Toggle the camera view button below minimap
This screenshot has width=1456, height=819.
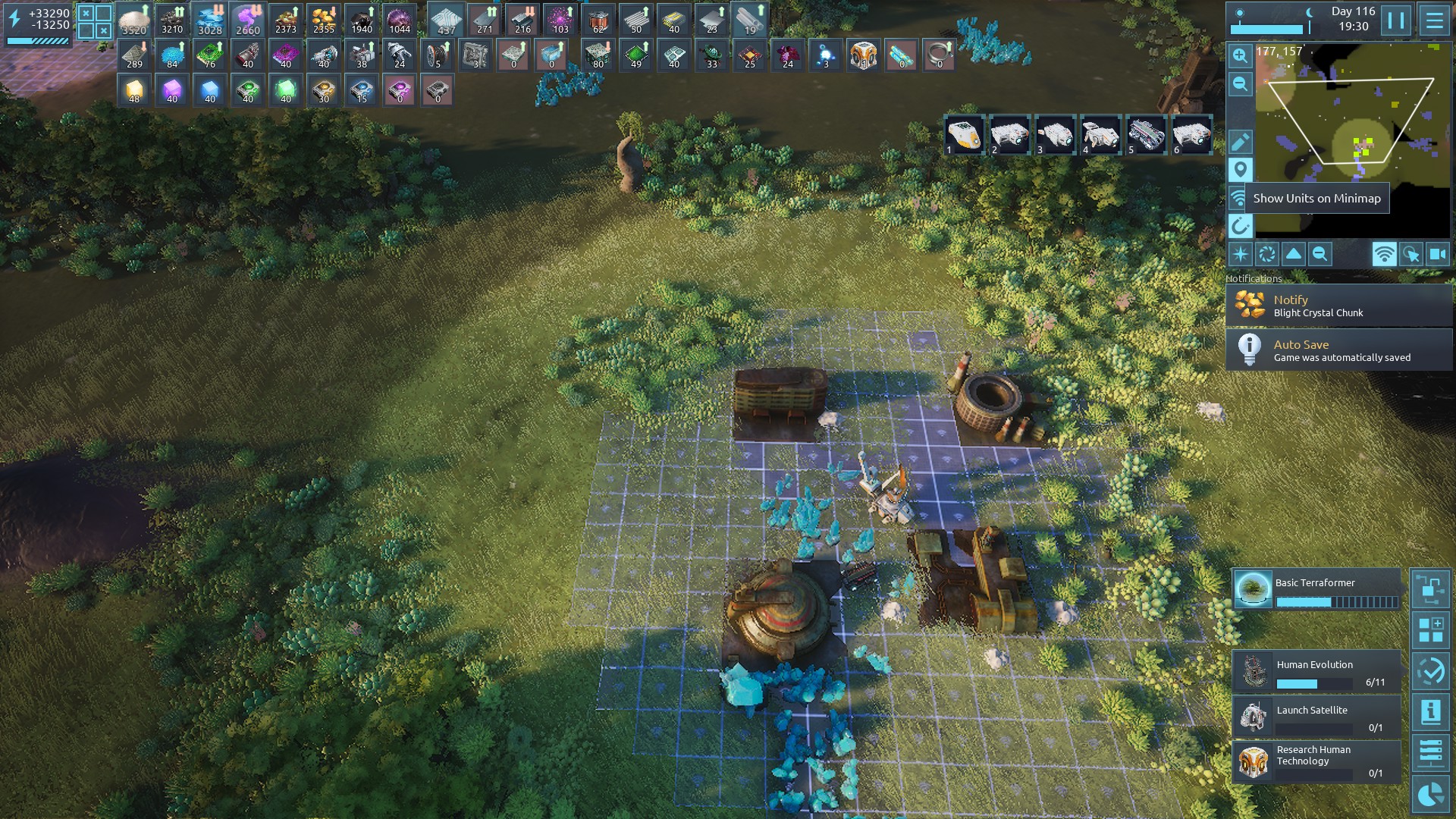pos(1438,255)
